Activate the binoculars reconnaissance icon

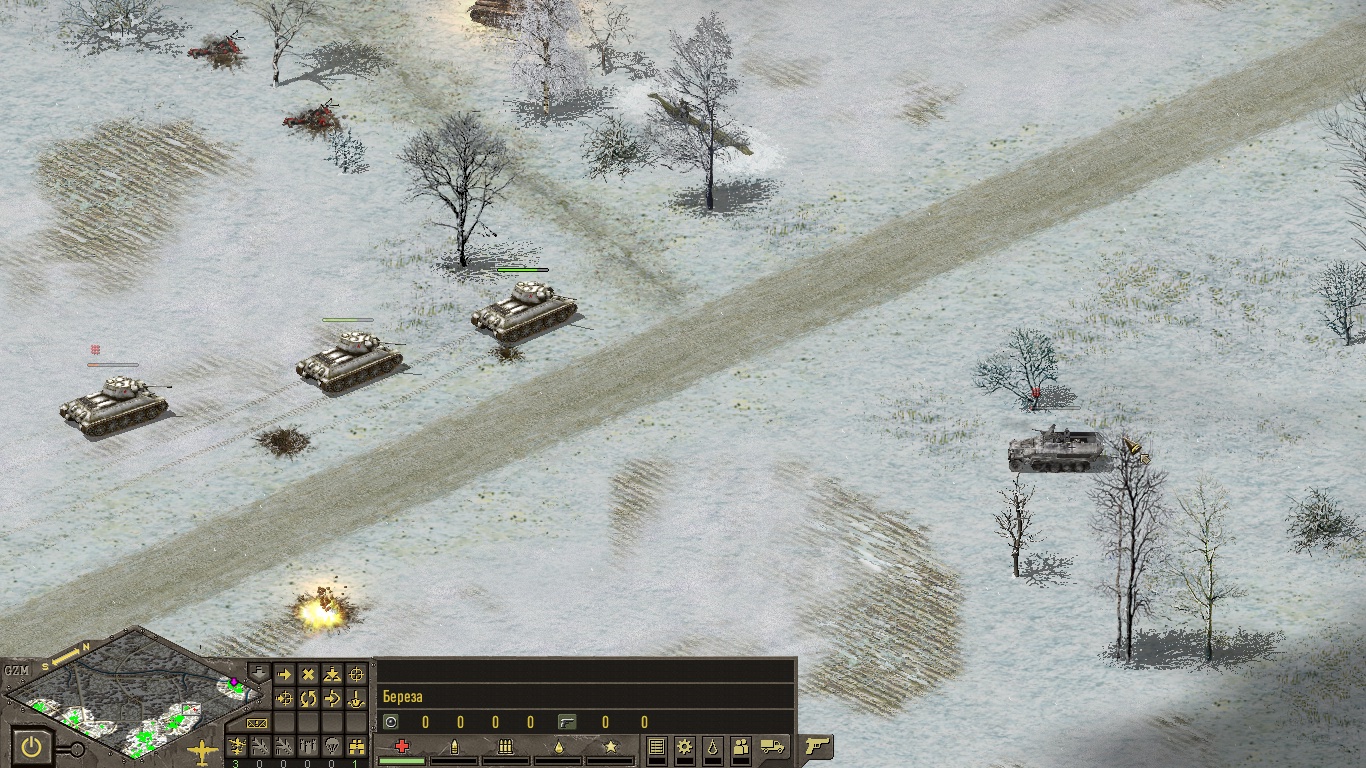point(356,745)
